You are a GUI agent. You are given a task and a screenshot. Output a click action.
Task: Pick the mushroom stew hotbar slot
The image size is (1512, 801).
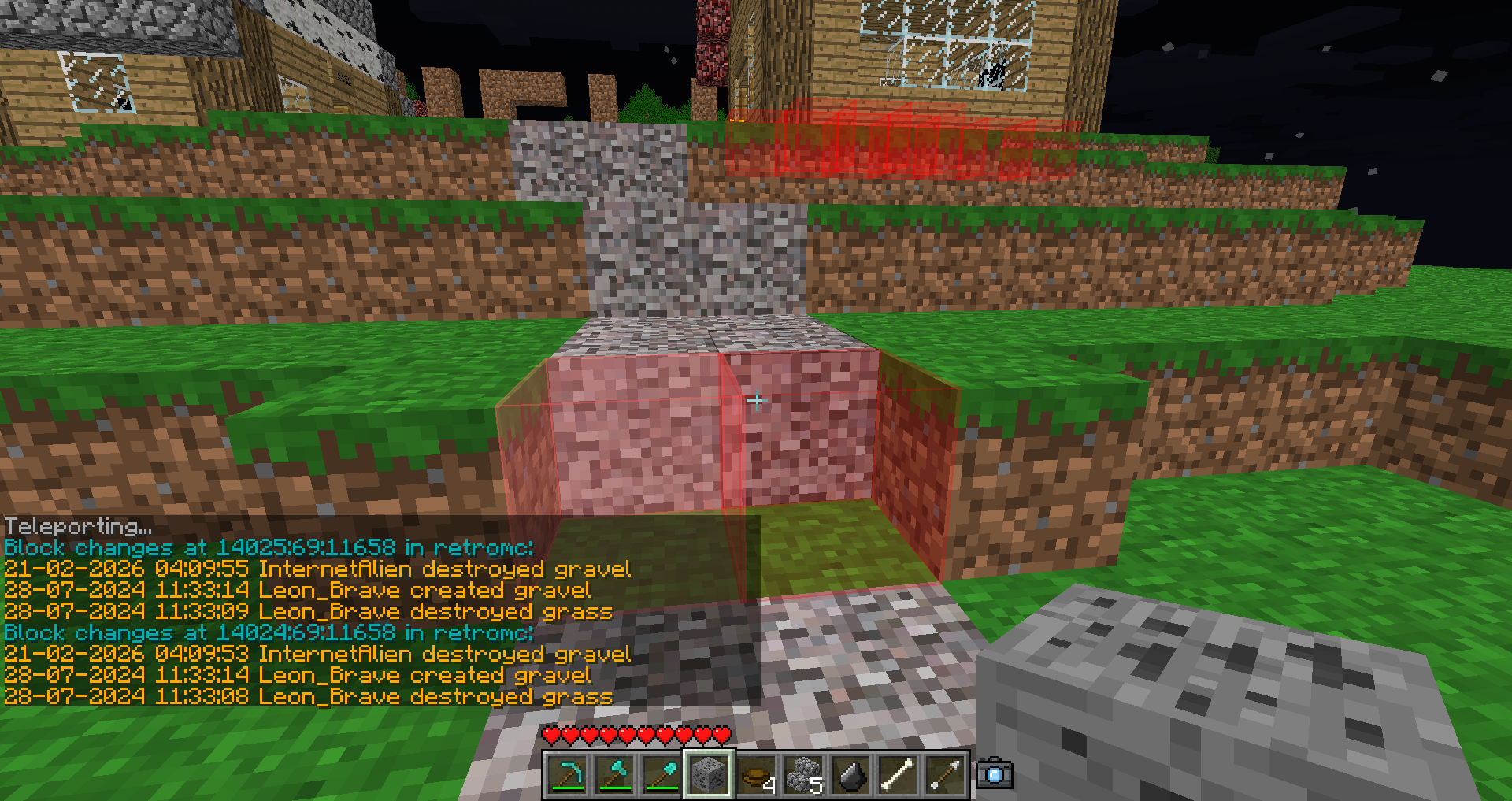pyautogui.click(x=756, y=775)
